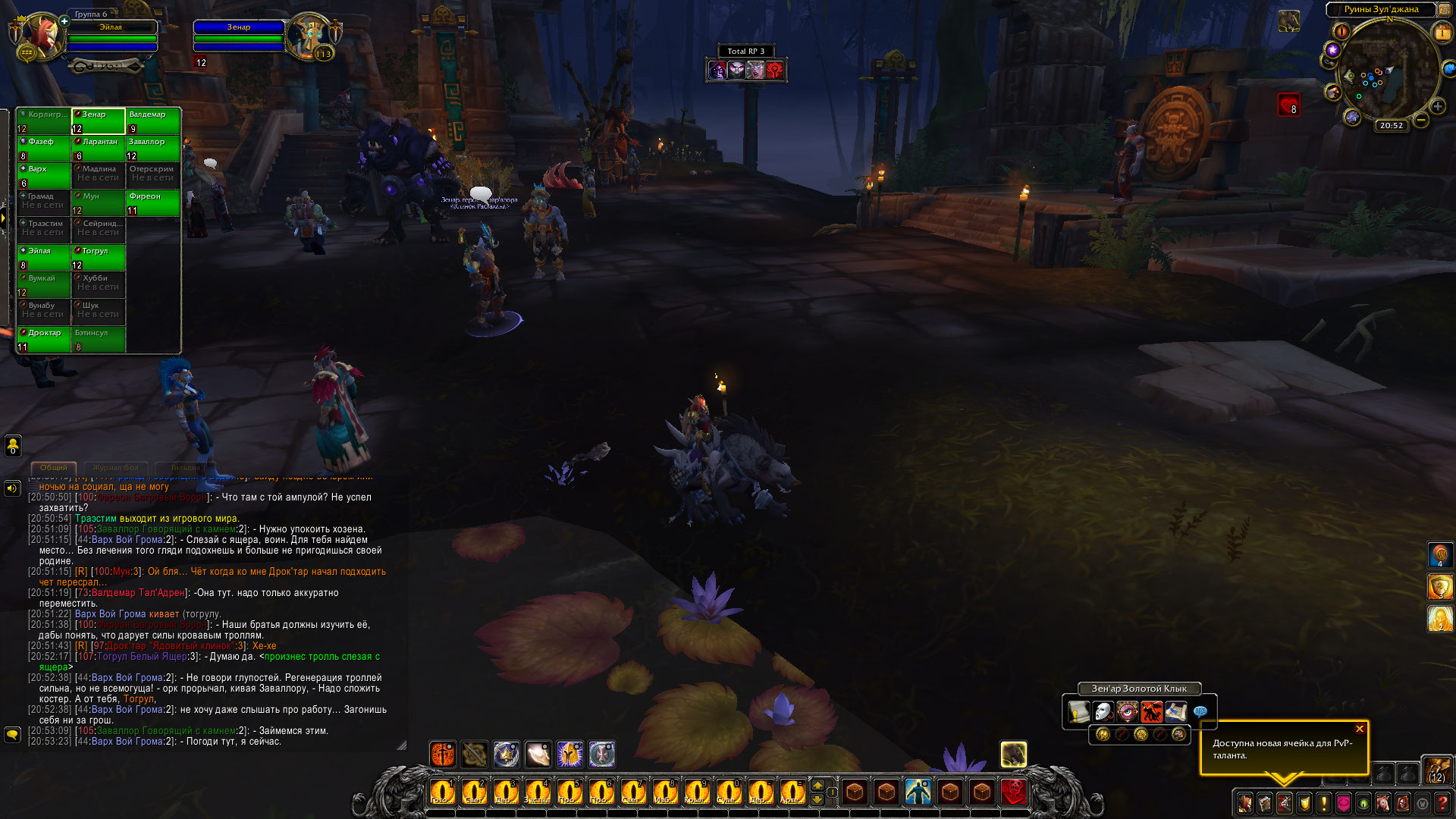Zoom out on the minimap
Screen dimensions: 1456x819
point(1421,120)
